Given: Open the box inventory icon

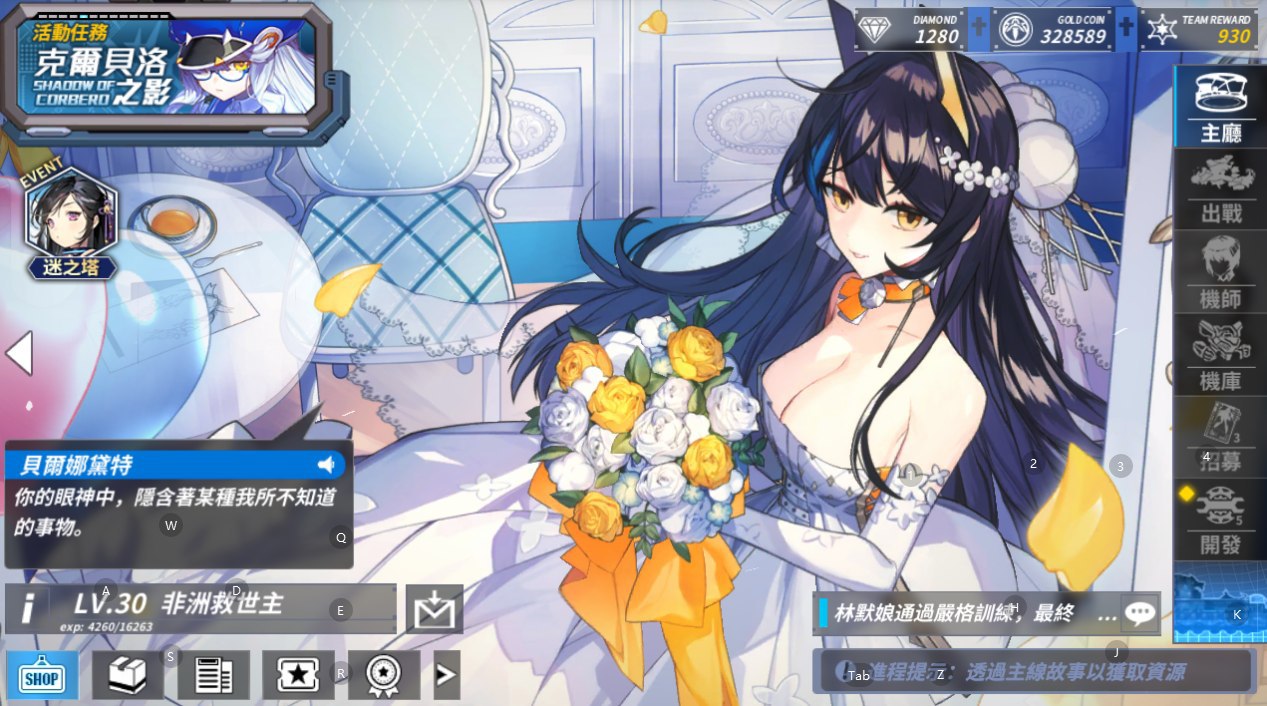Looking at the screenshot, I should click(127, 676).
